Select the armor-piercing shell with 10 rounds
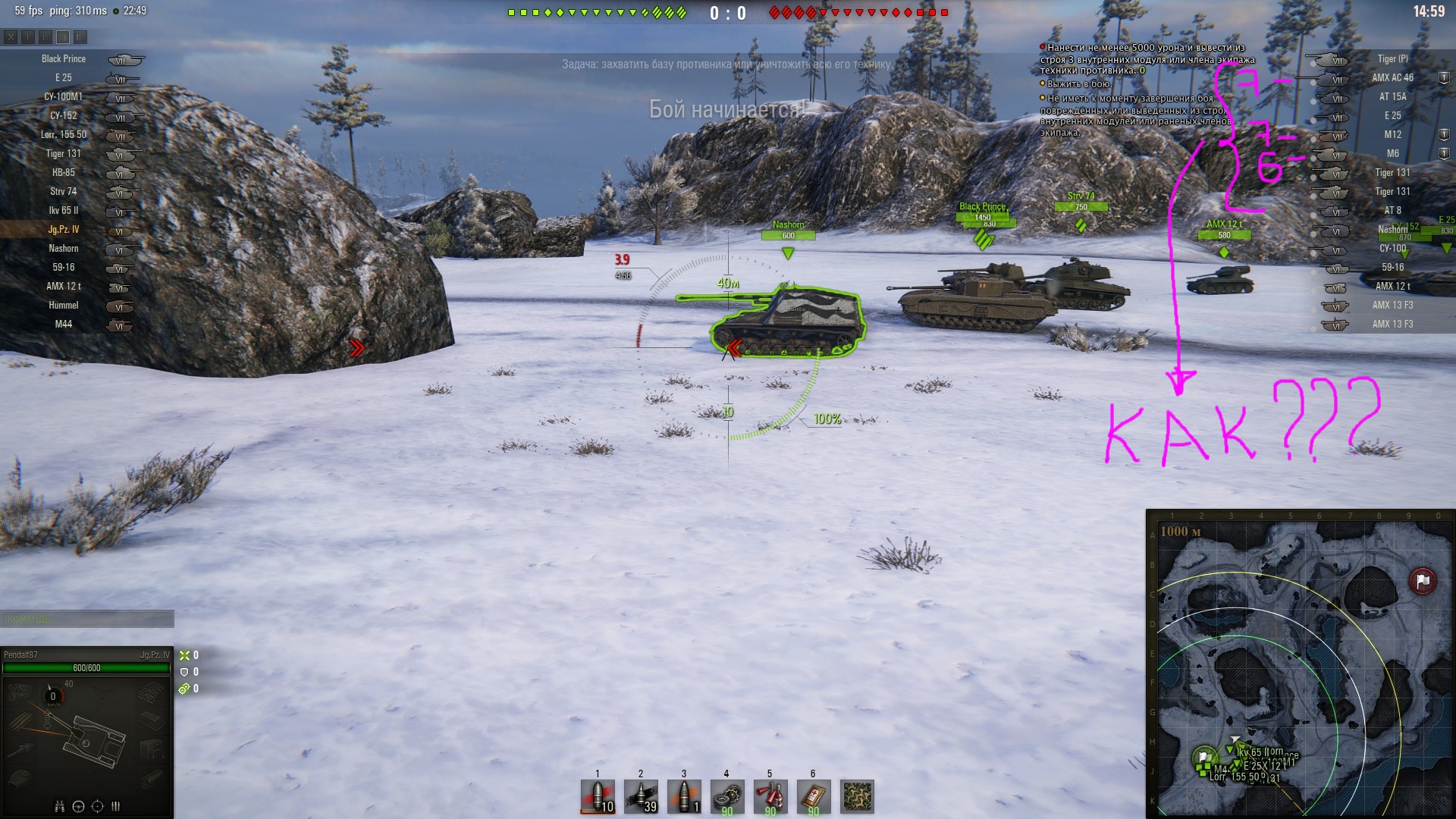Image resolution: width=1456 pixels, height=819 pixels. pos(598,797)
